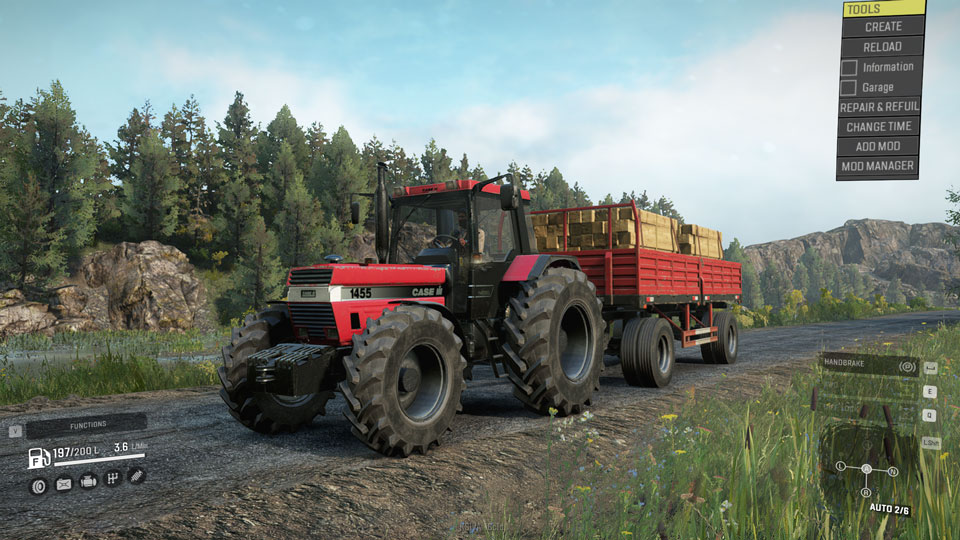This screenshot has height=540, width=960.
Task: Select the fuel tank damage icon
Action: 63,484
